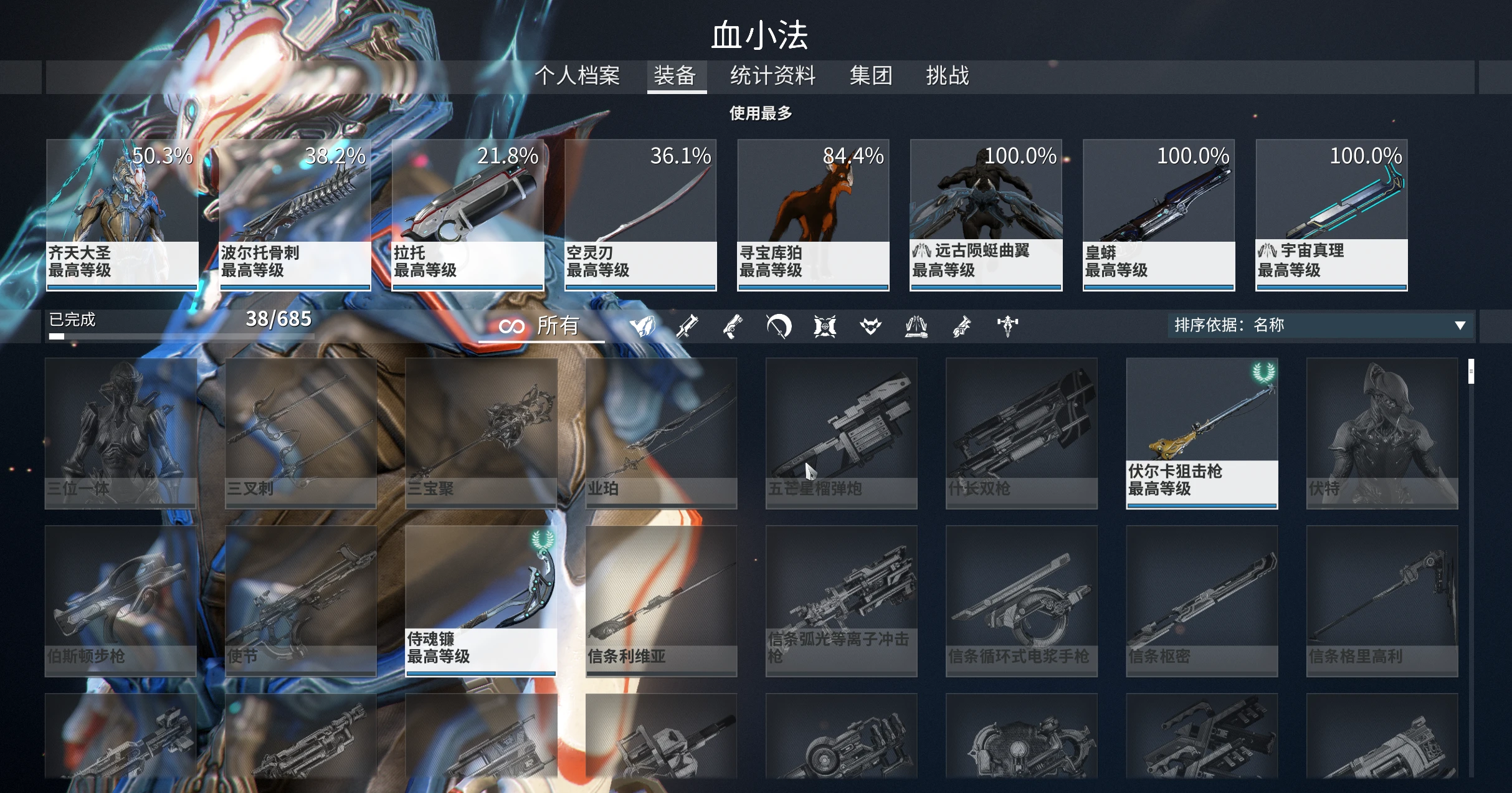Click the sentinel weapon filter icon
The image size is (1512, 793).
pyautogui.click(x=824, y=326)
